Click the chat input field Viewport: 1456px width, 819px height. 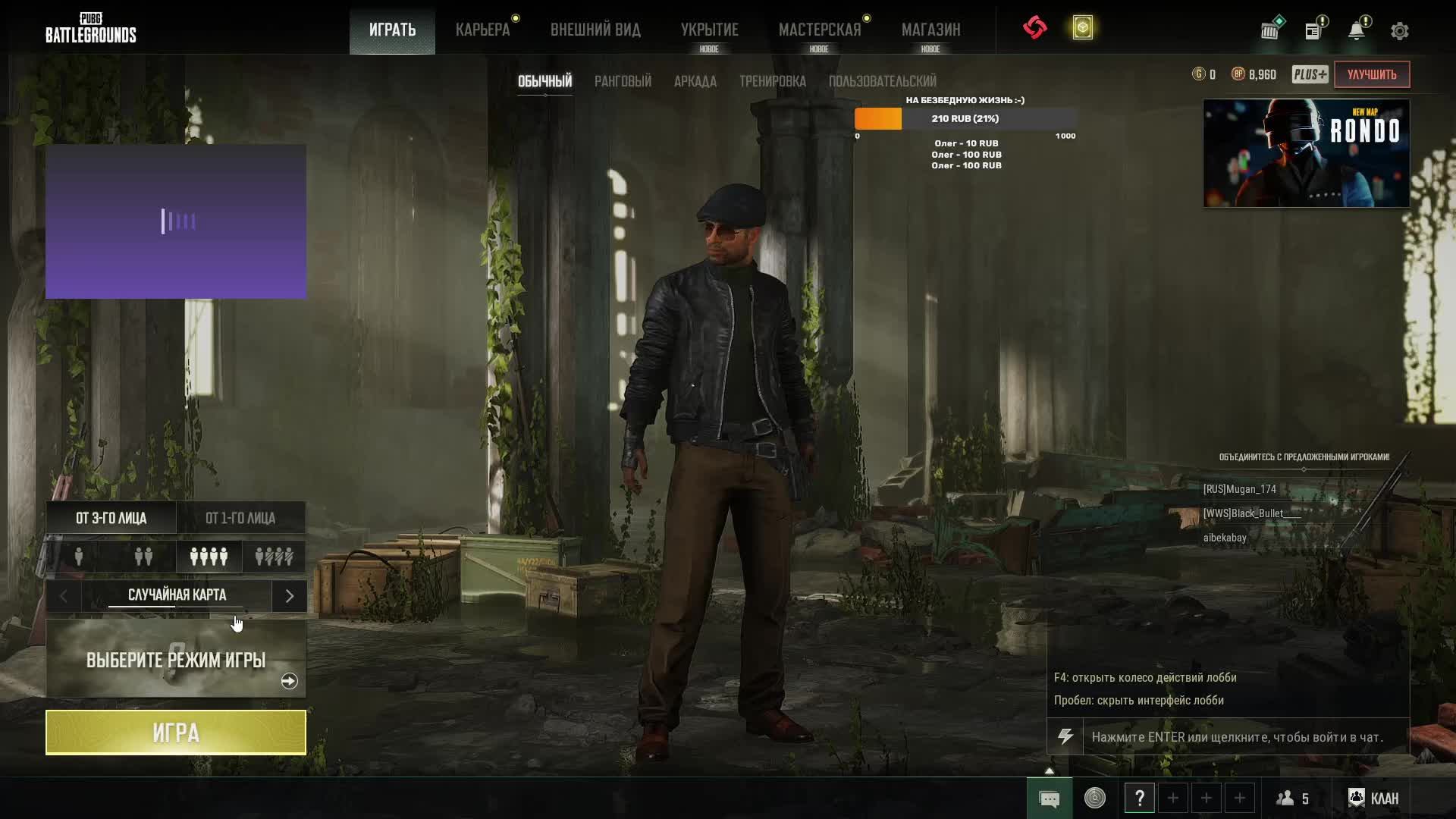click(x=1245, y=737)
